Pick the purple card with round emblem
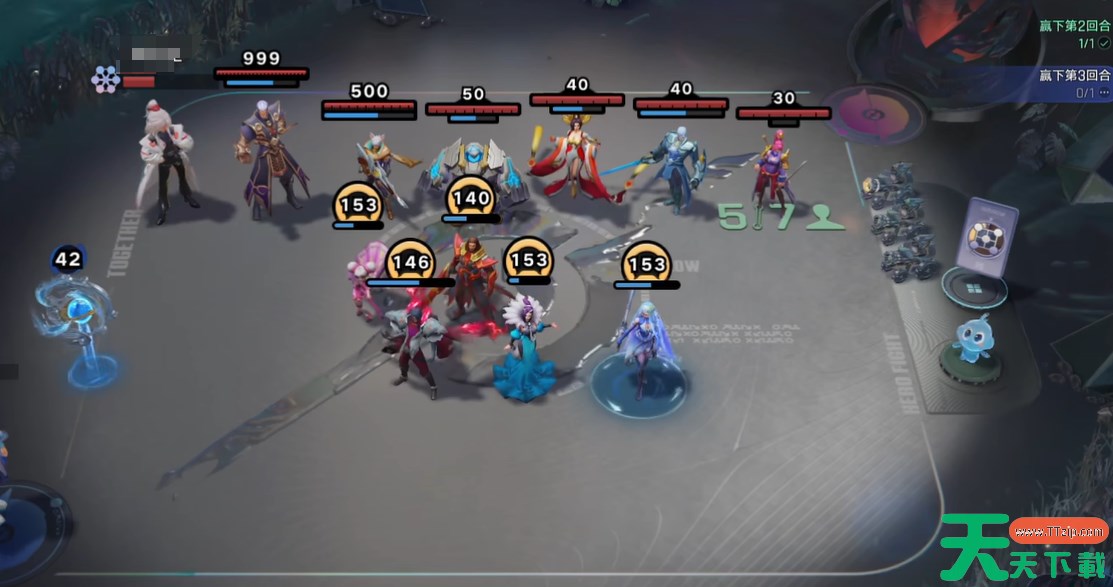 pos(986,236)
